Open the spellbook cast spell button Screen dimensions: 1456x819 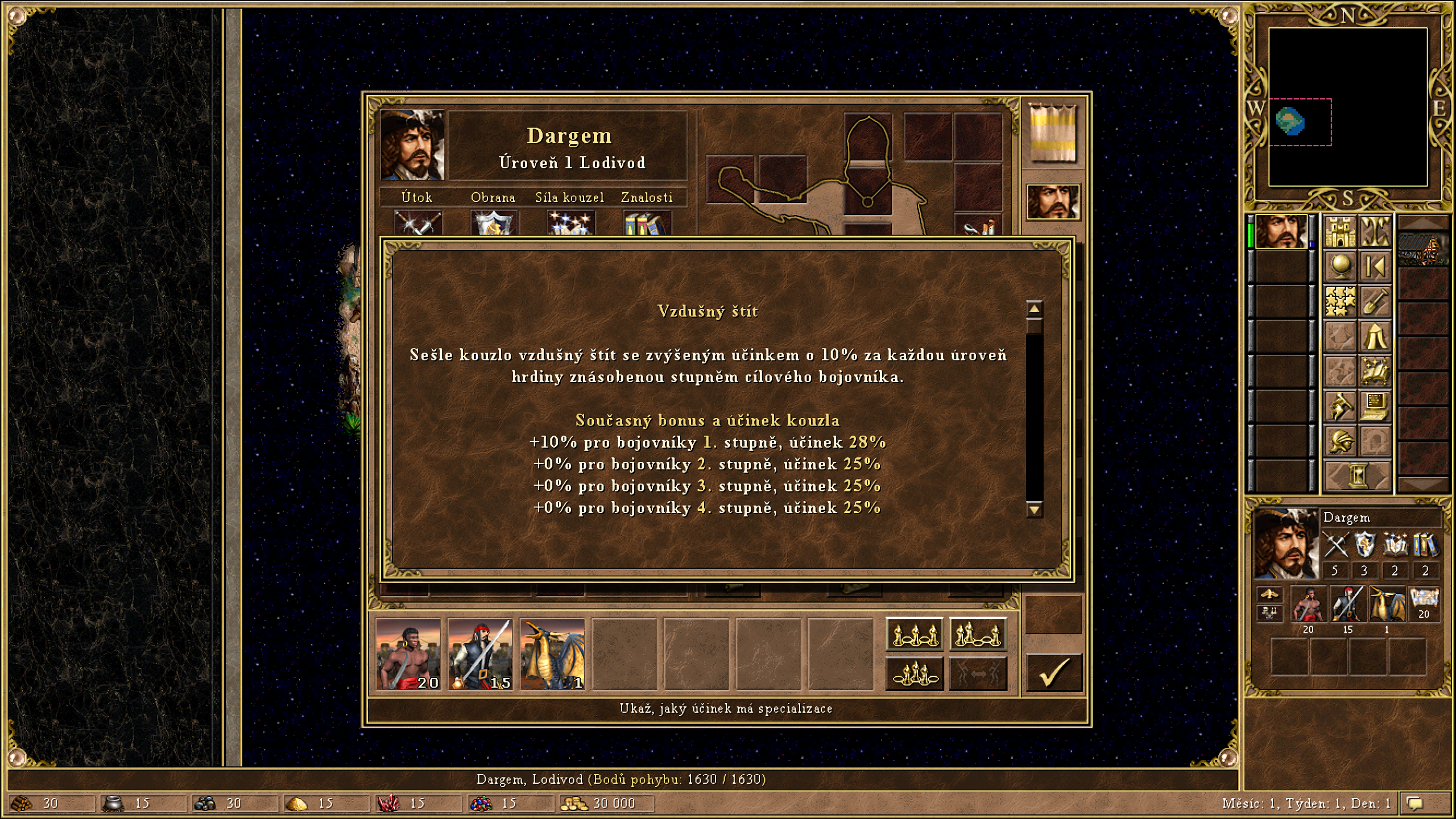click(x=1375, y=371)
